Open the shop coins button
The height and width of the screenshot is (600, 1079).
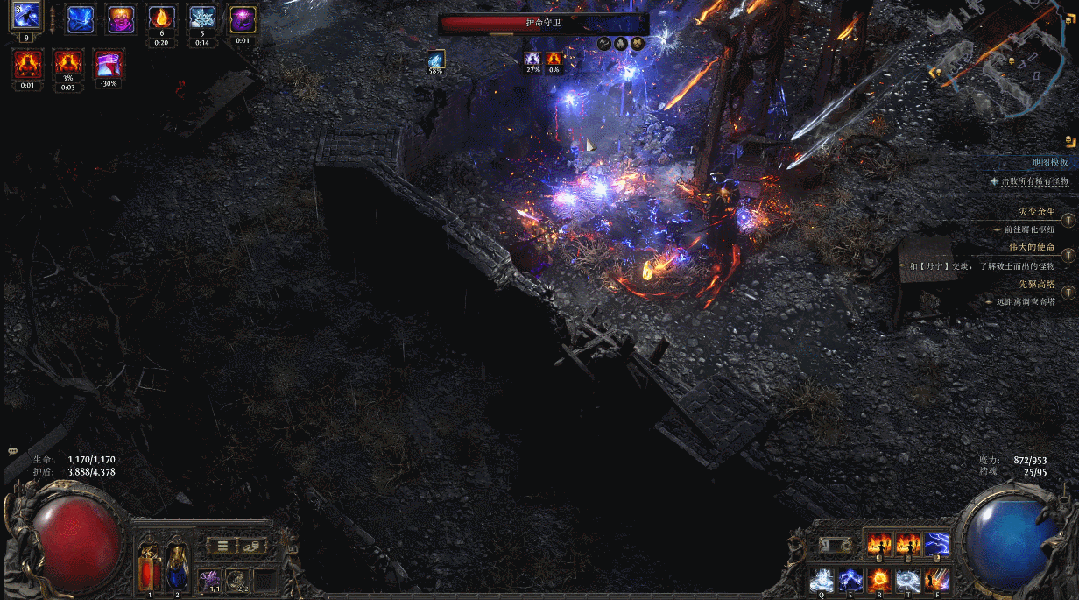(250, 545)
